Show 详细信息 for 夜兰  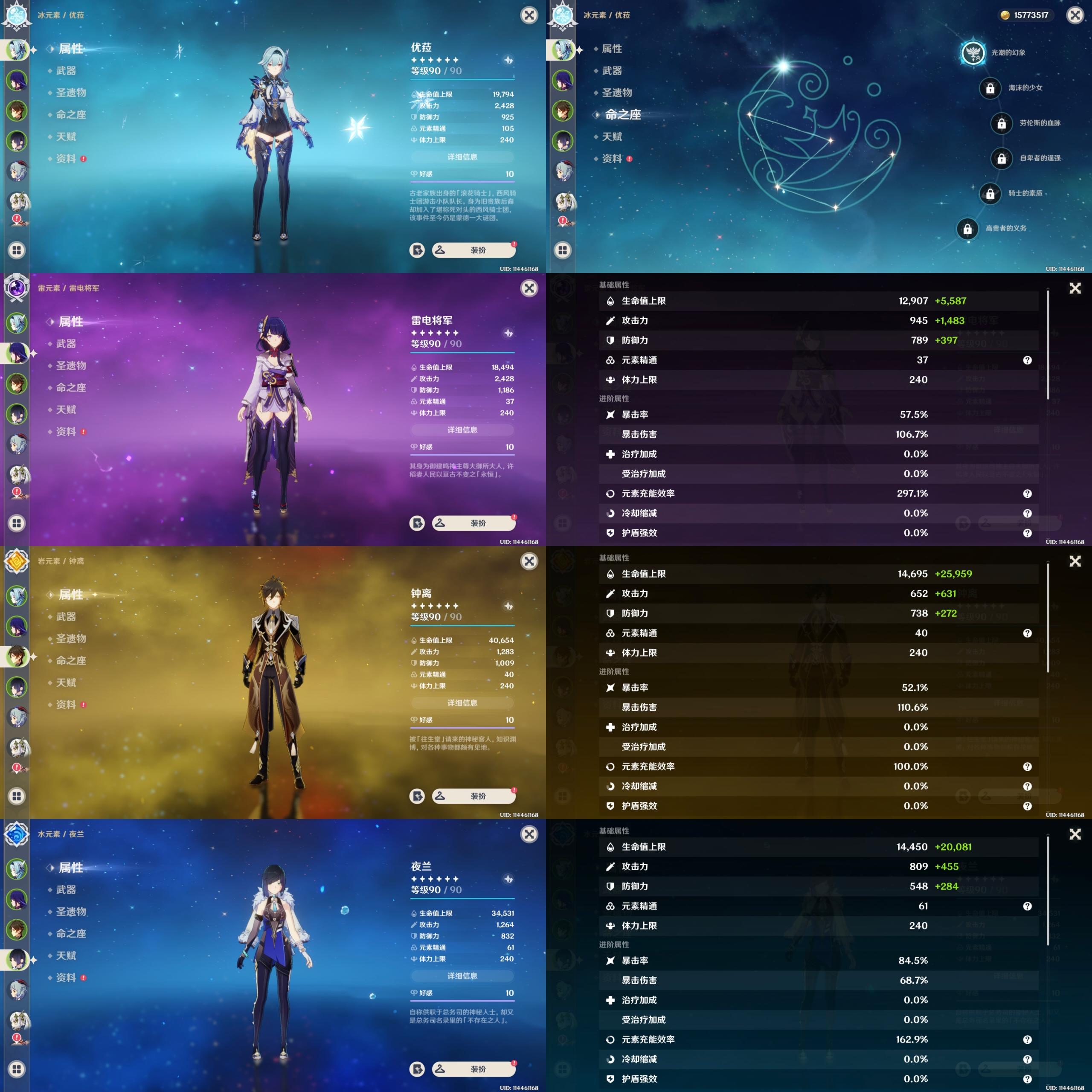pos(462,976)
